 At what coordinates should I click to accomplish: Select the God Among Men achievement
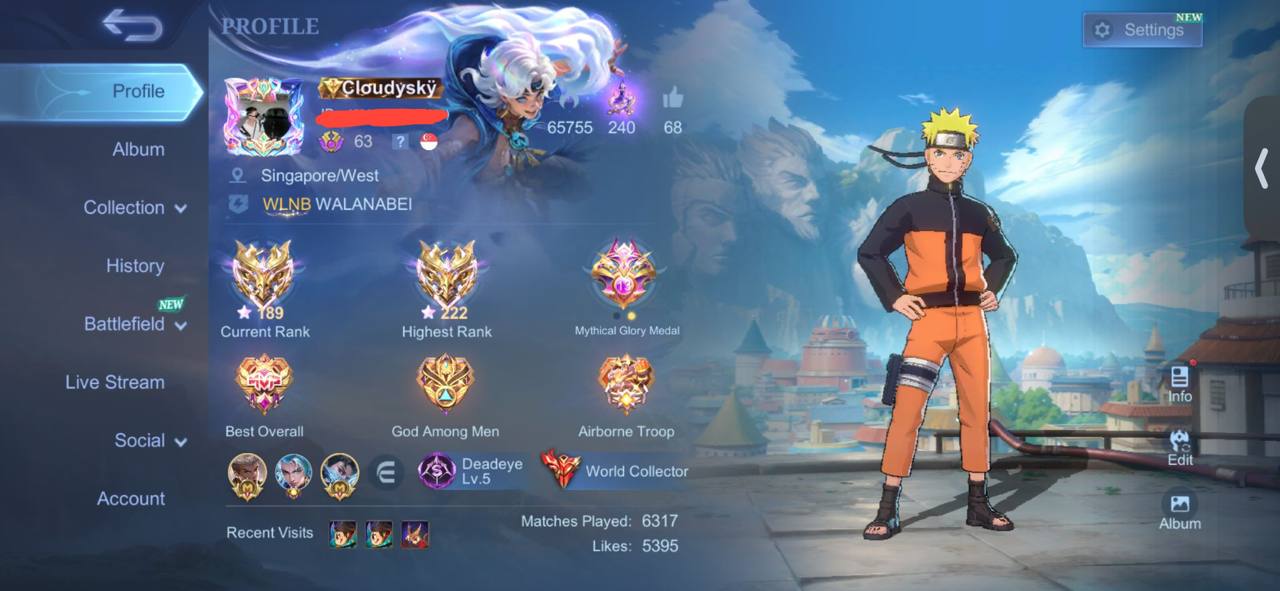(445, 387)
